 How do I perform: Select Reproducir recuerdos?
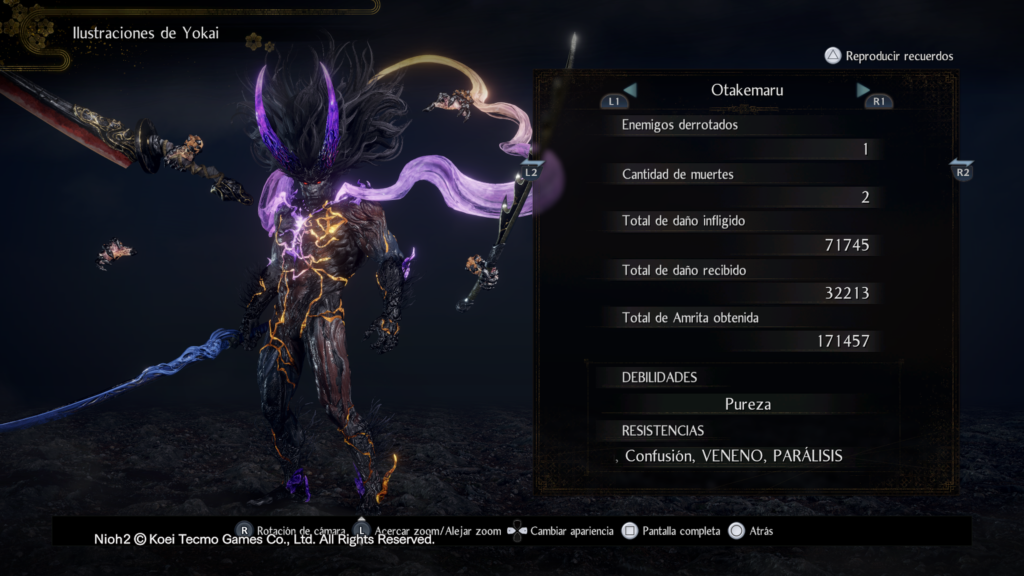(888, 56)
